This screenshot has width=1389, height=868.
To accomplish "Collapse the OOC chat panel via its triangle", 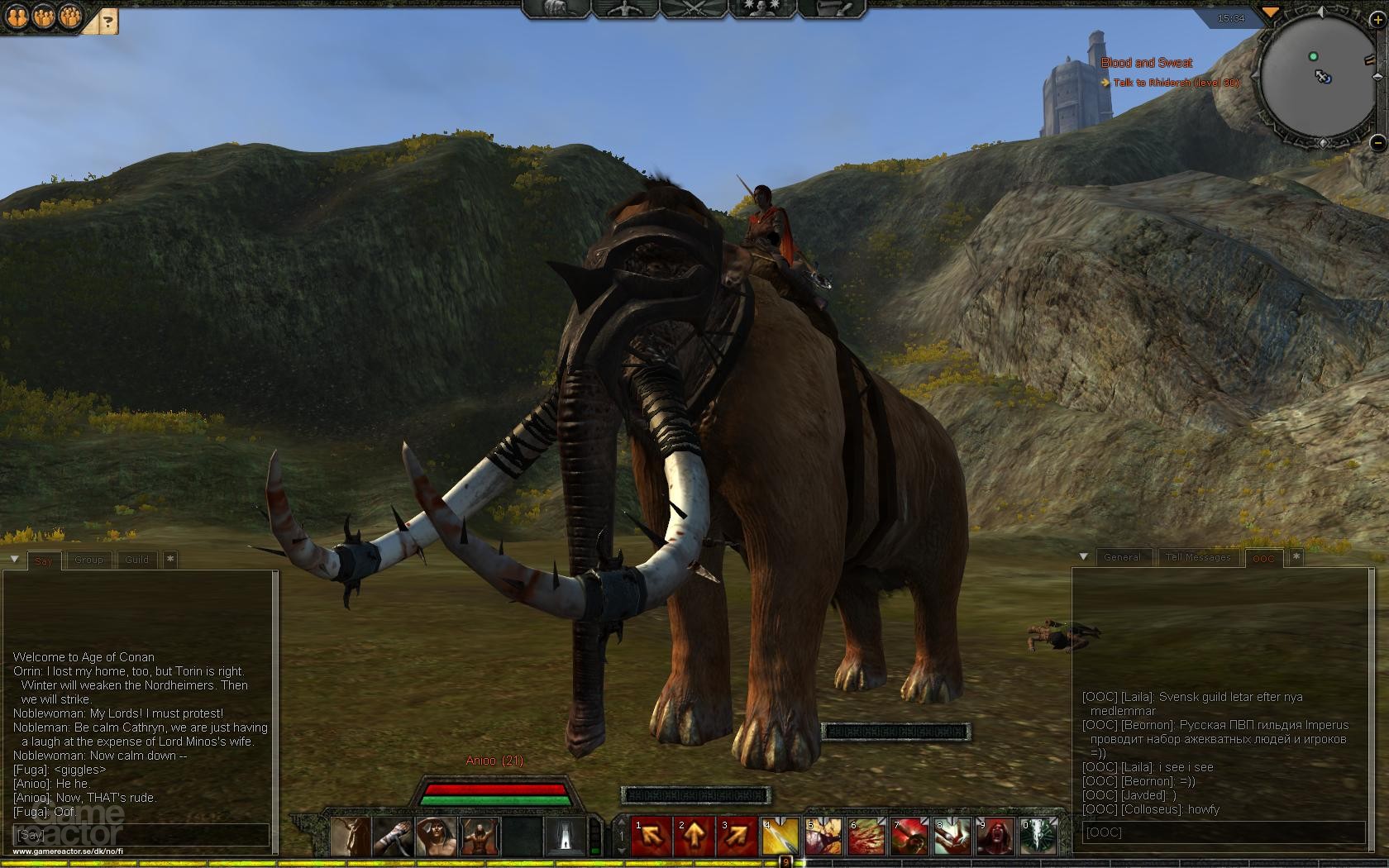I will pyautogui.click(x=1083, y=556).
